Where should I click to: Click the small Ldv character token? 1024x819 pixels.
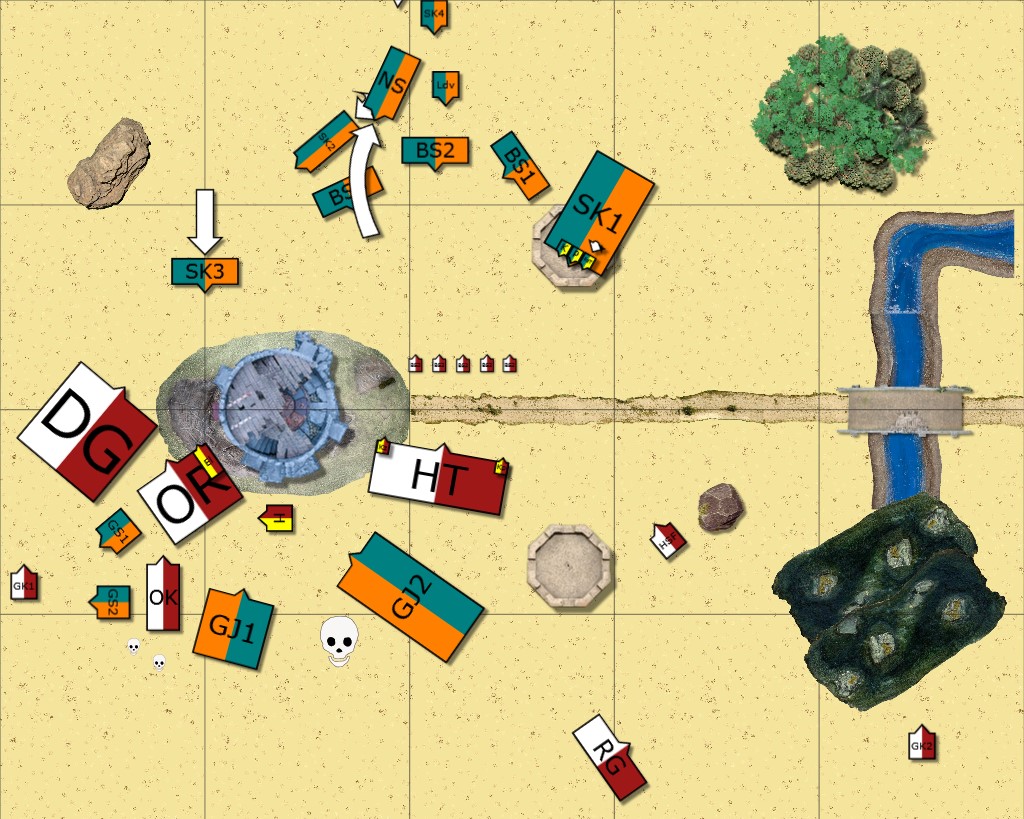tap(445, 86)
